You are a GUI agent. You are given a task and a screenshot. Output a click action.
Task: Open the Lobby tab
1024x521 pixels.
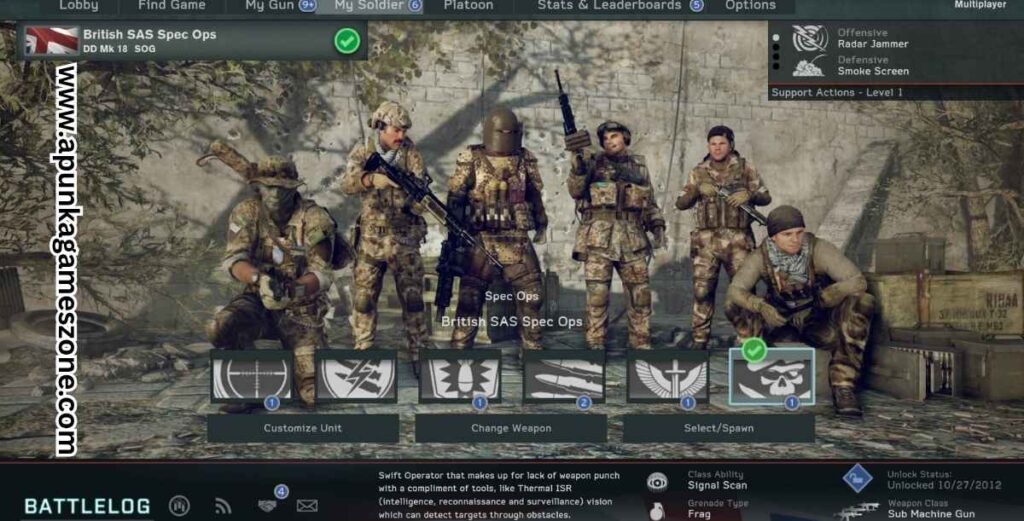[x=79, y=6]
